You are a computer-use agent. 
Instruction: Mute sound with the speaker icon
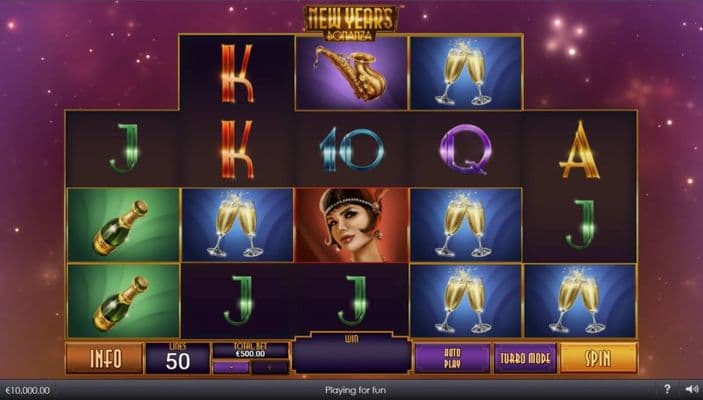coord(689,389)
